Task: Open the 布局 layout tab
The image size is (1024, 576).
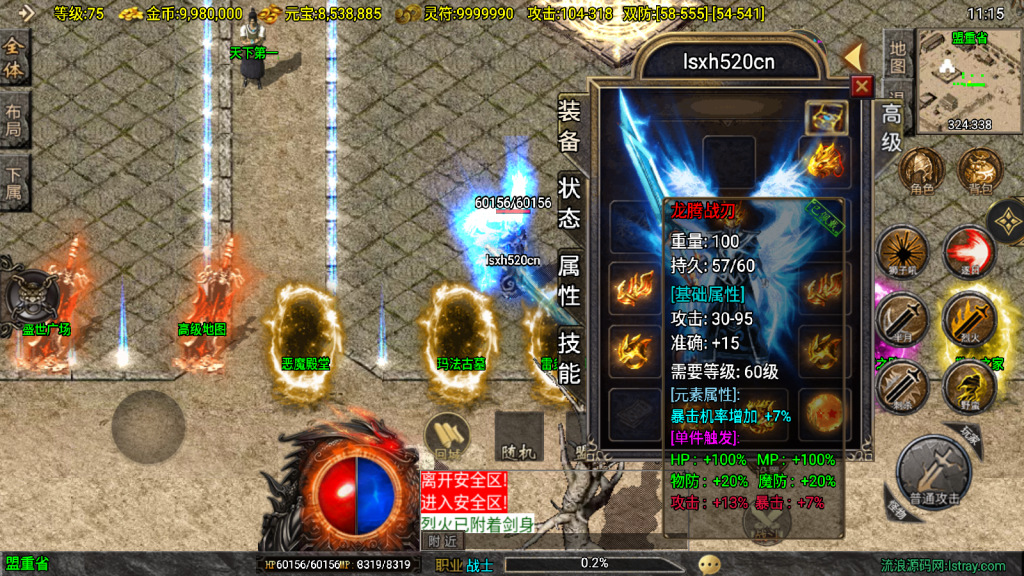Action: [x=14, y=120]
